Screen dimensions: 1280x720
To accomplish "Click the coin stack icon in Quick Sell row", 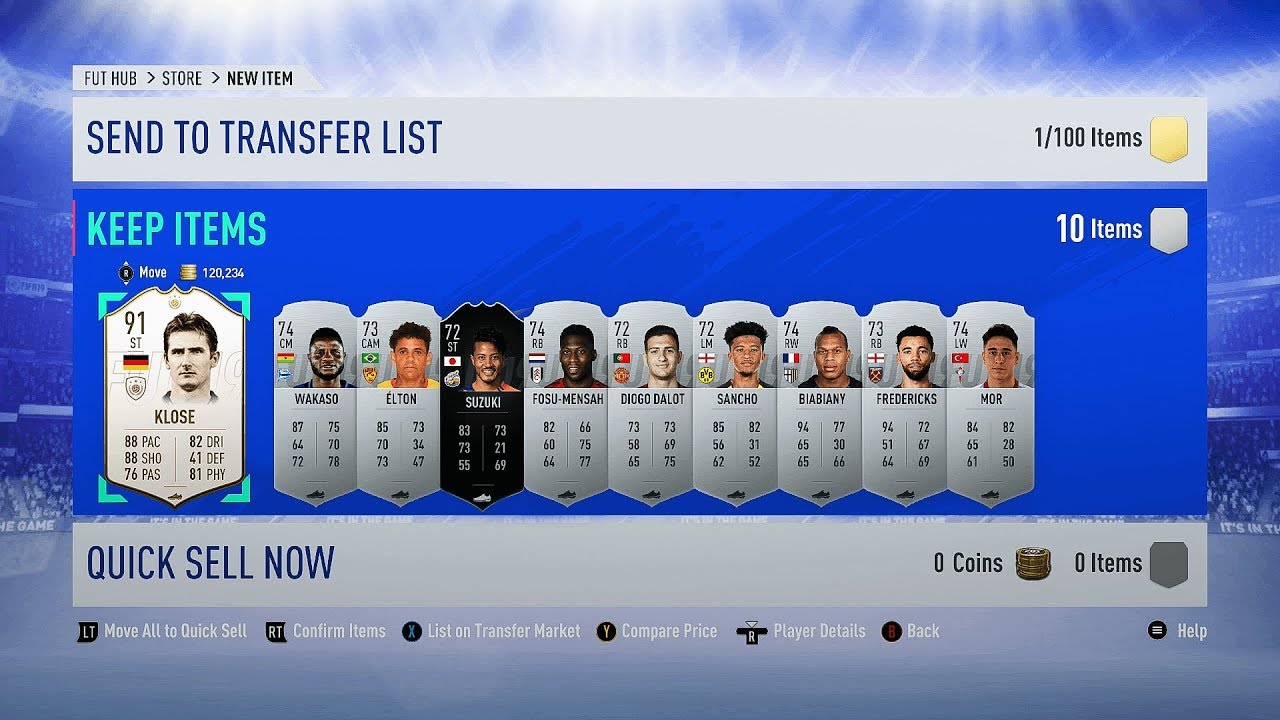I will [x=1036, y=563].
